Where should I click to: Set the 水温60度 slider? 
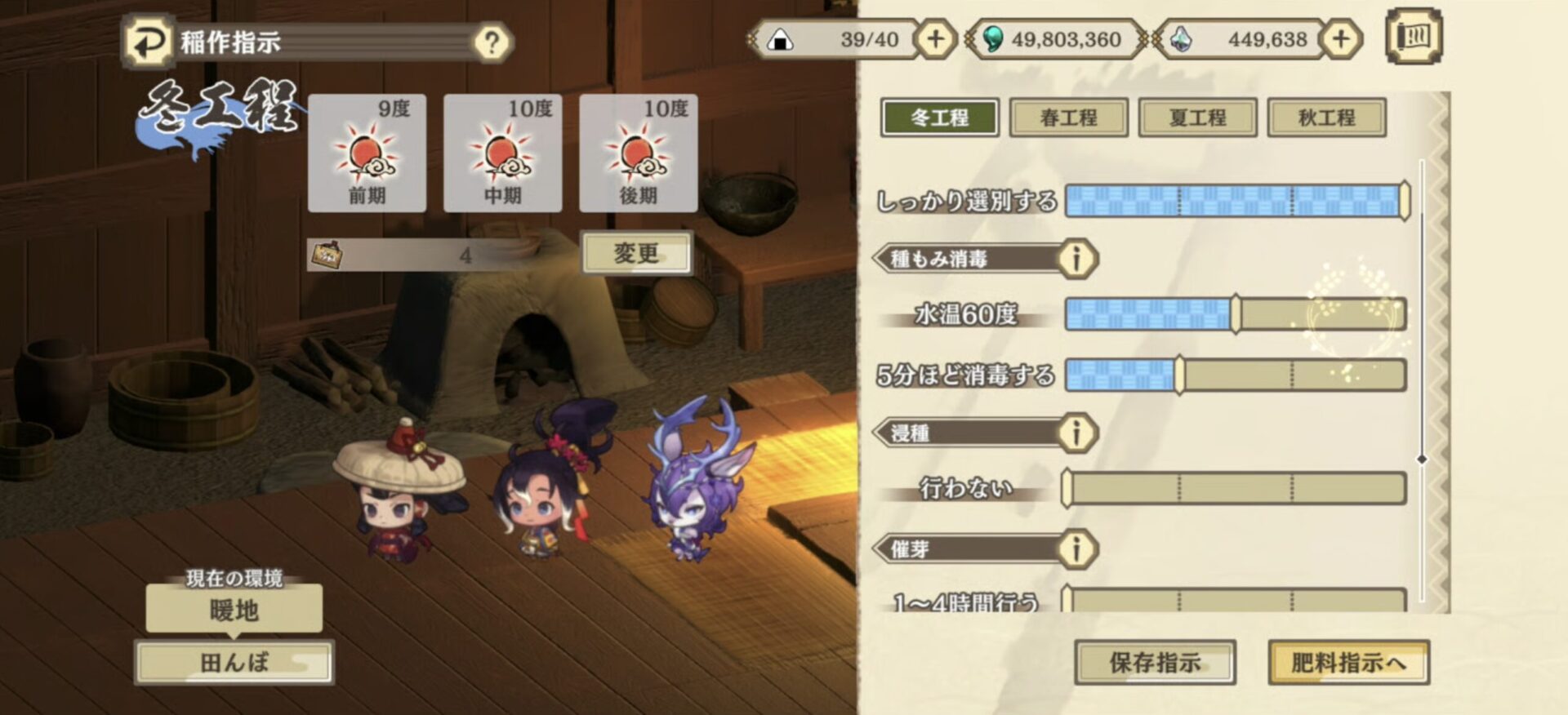1235,314
